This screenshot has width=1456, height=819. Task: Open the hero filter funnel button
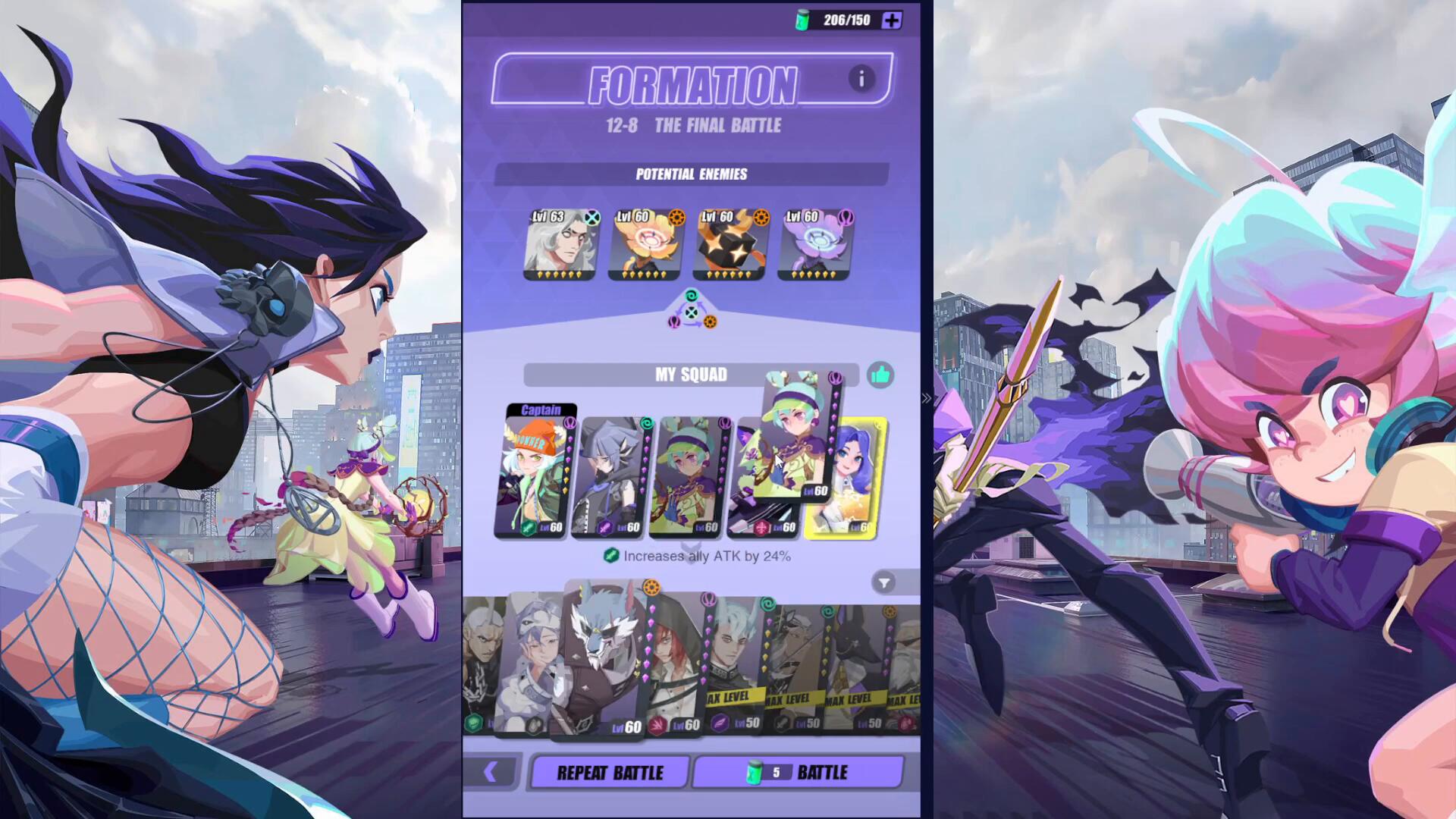(883, 582)
